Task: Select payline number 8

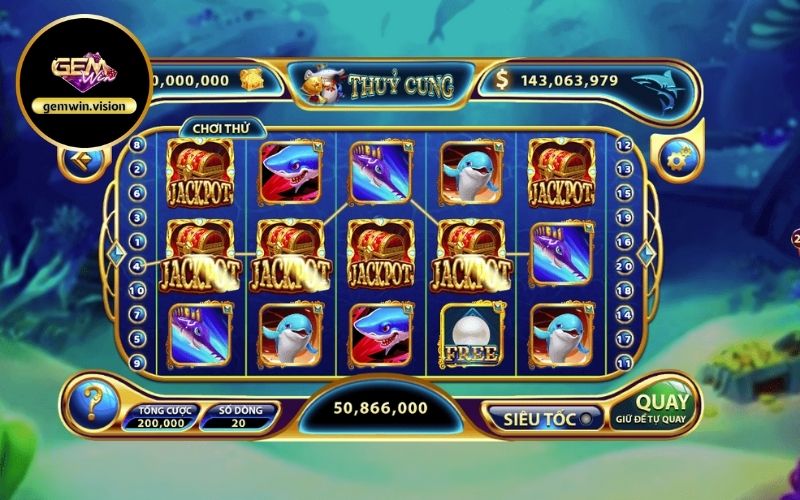Action: (137, 145)
